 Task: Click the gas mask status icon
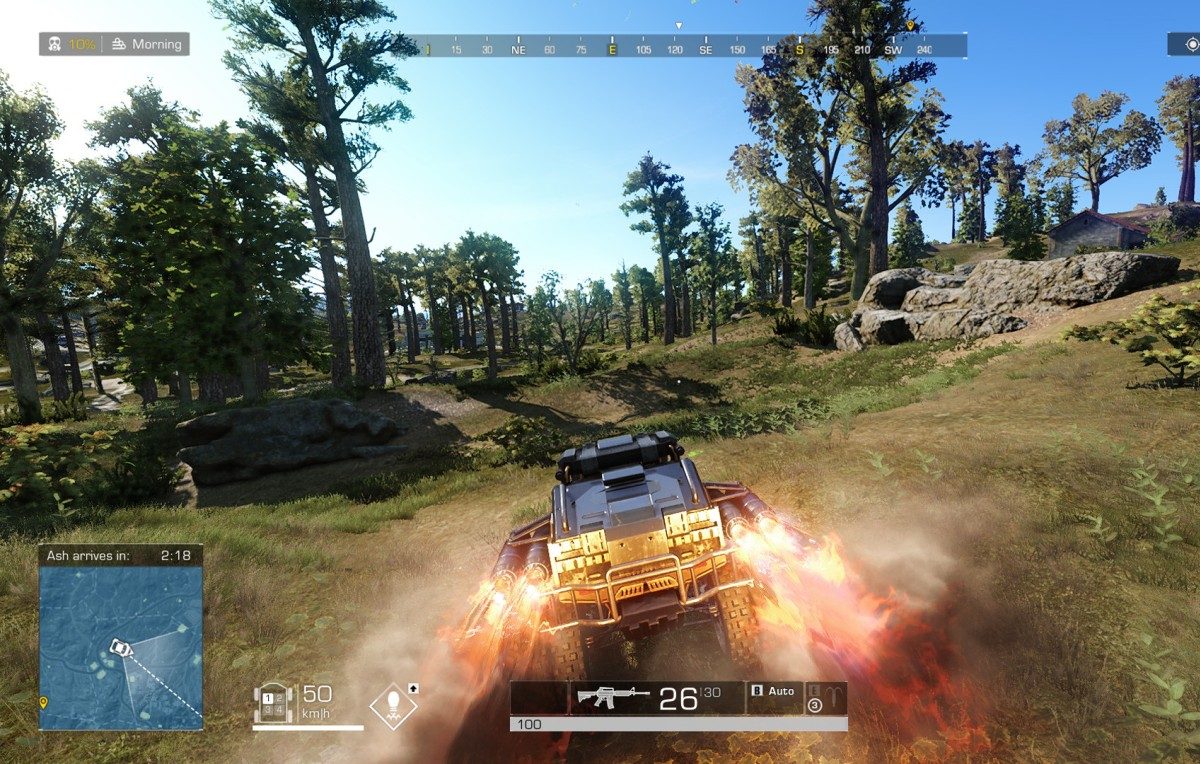pyautogui.click(x=55, y=44)
